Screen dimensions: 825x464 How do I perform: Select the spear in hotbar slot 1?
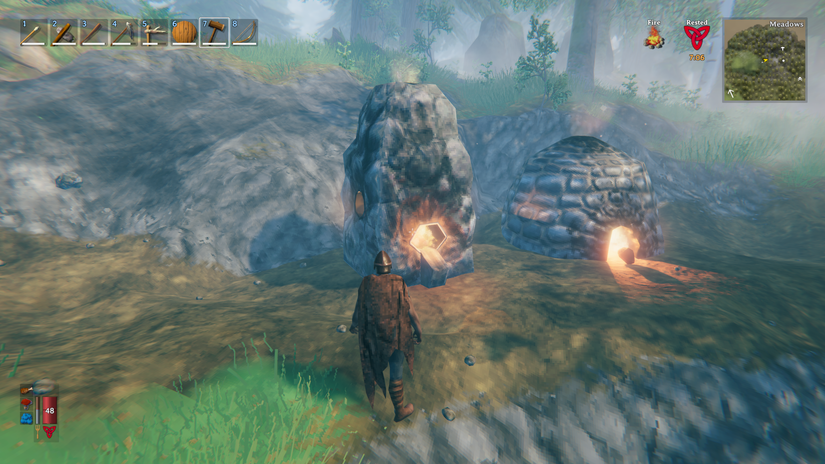pos(34,33)
